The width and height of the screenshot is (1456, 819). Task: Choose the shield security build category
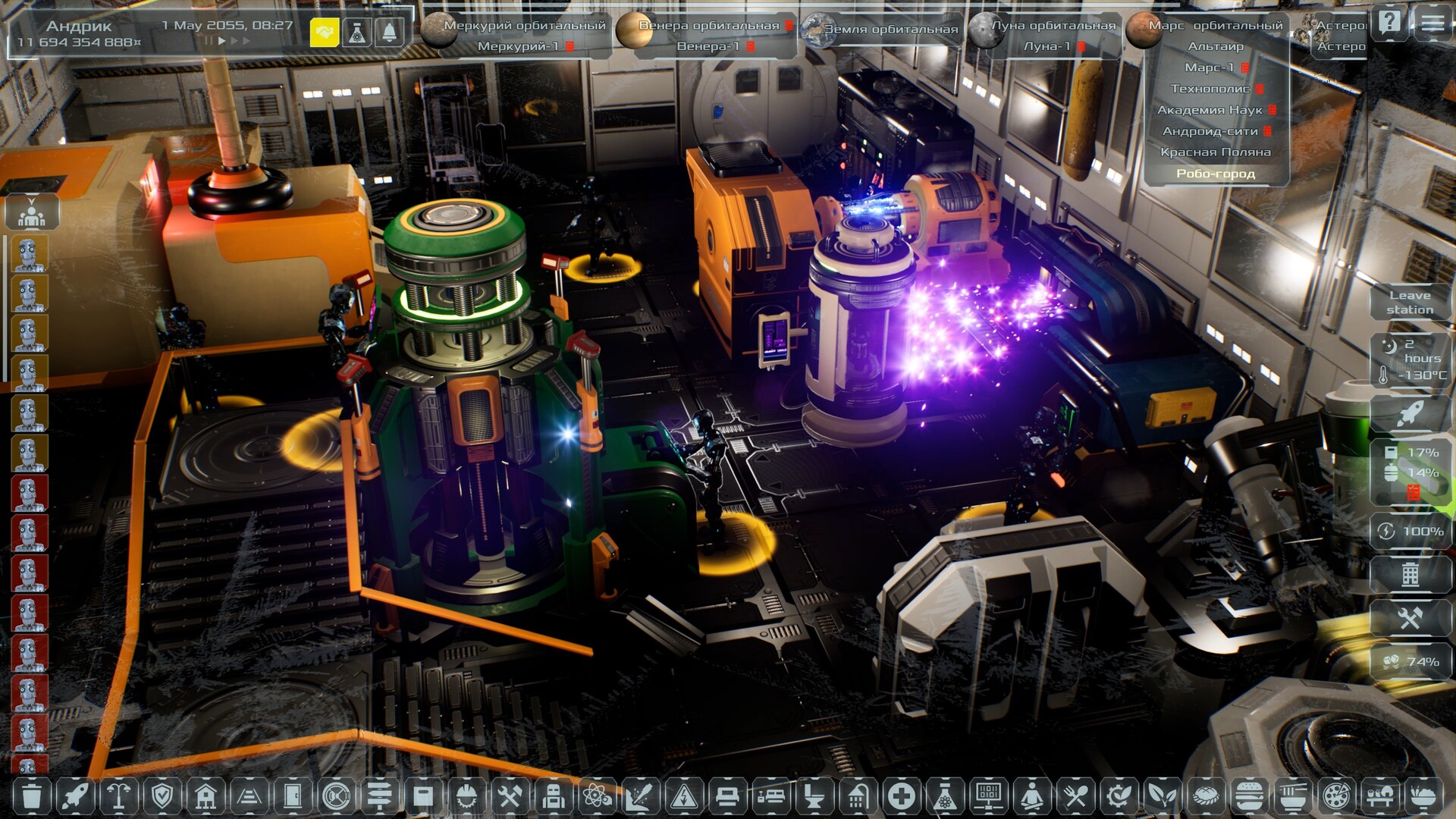(x=162, y=796)
